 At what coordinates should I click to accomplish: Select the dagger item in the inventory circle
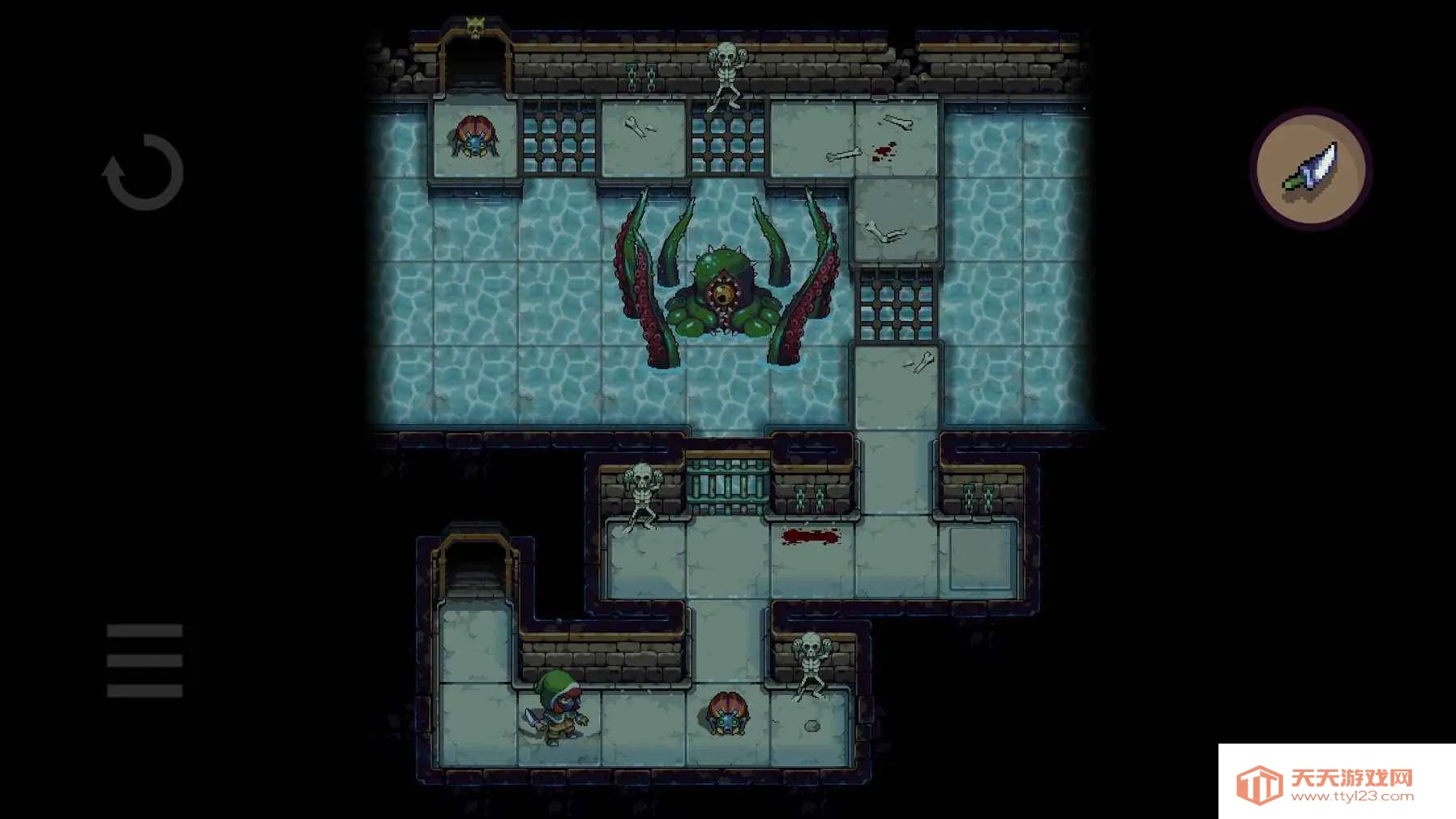(1311, 166)
